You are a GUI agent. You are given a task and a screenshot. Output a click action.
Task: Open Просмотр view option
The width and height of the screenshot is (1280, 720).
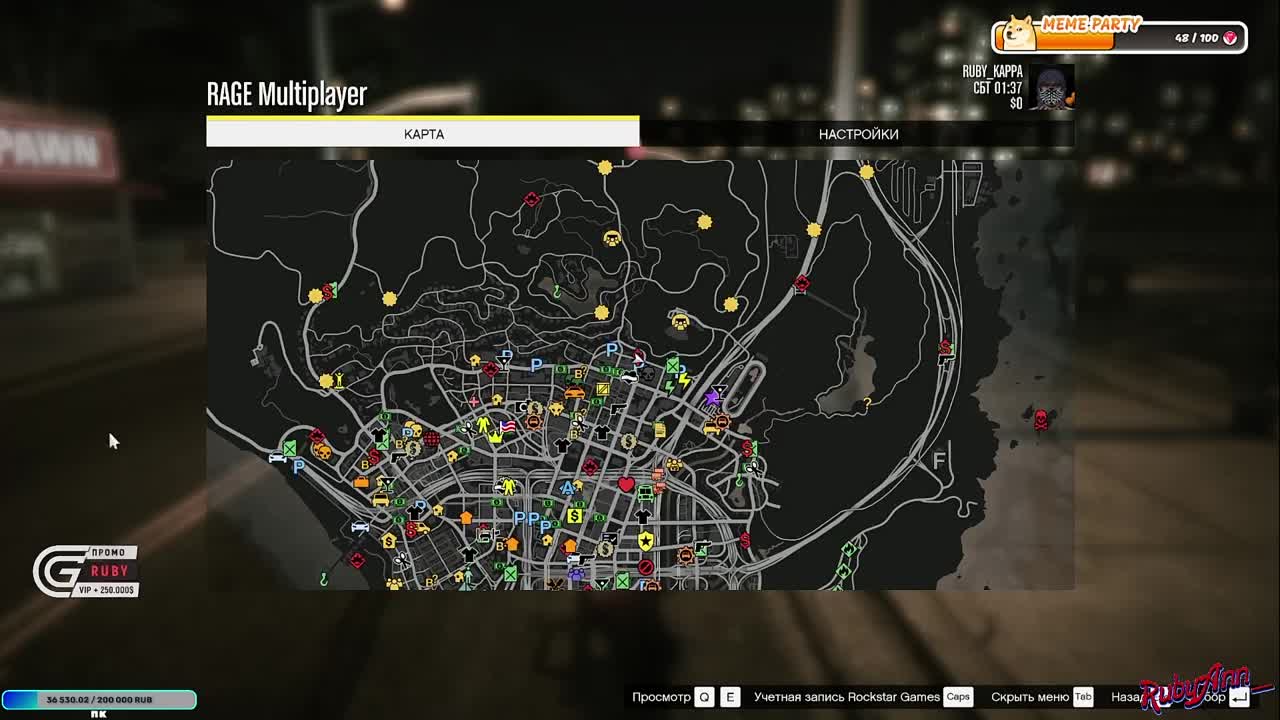663,697
